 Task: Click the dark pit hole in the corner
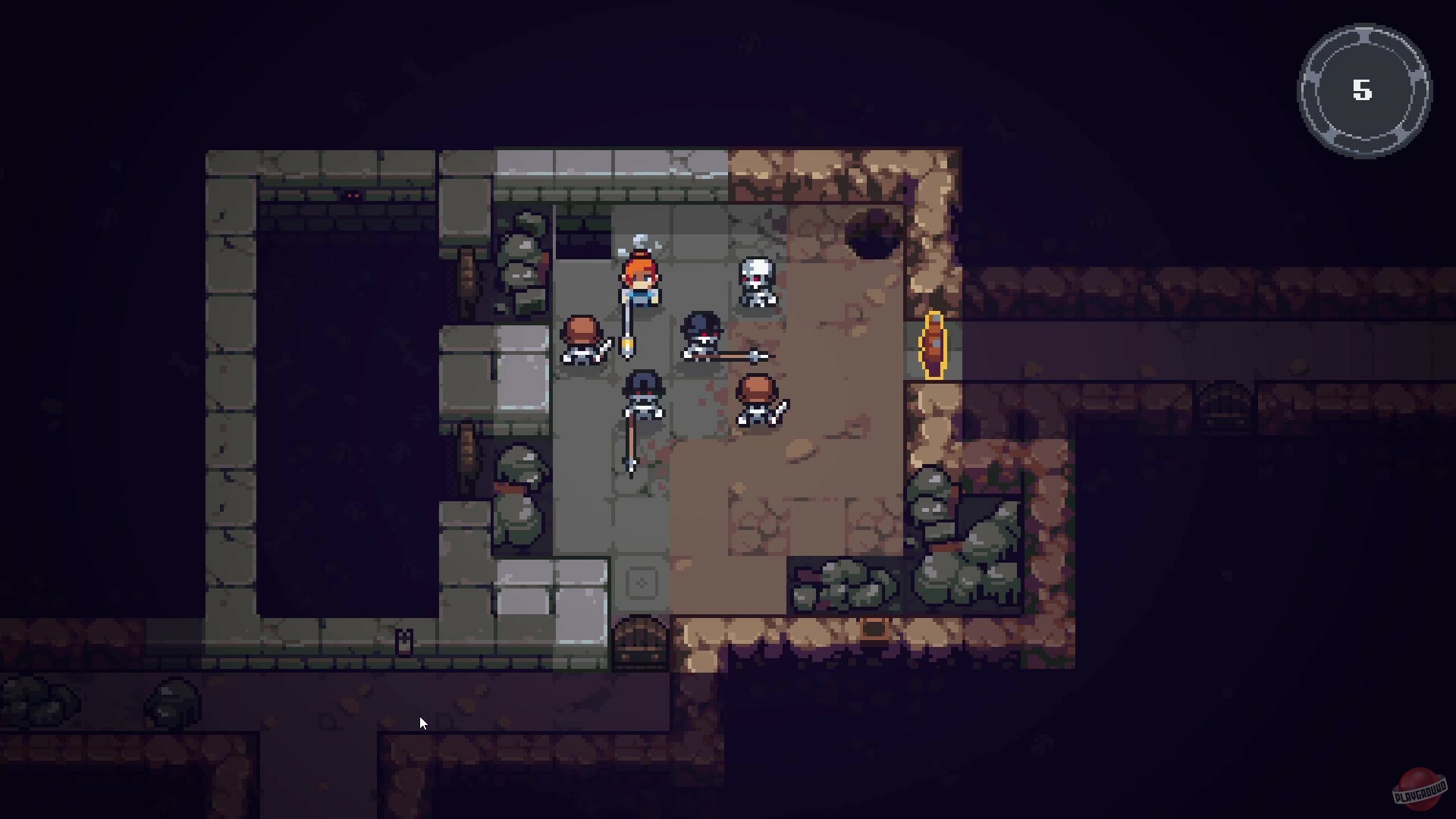(872, 235)
